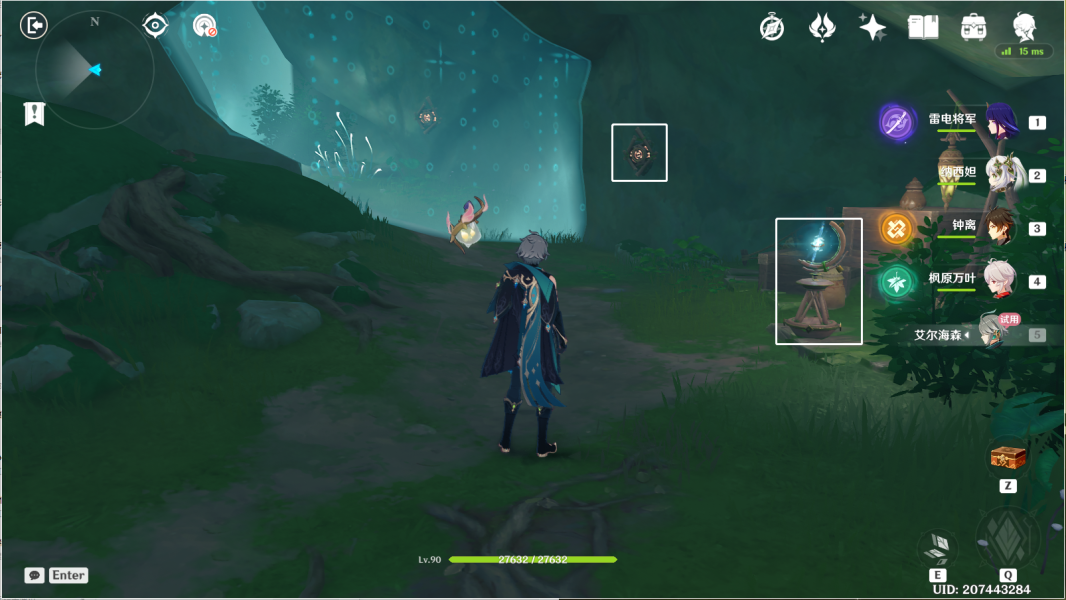
Task: Open the handbook book icon
Action: [x=922, y=27]
